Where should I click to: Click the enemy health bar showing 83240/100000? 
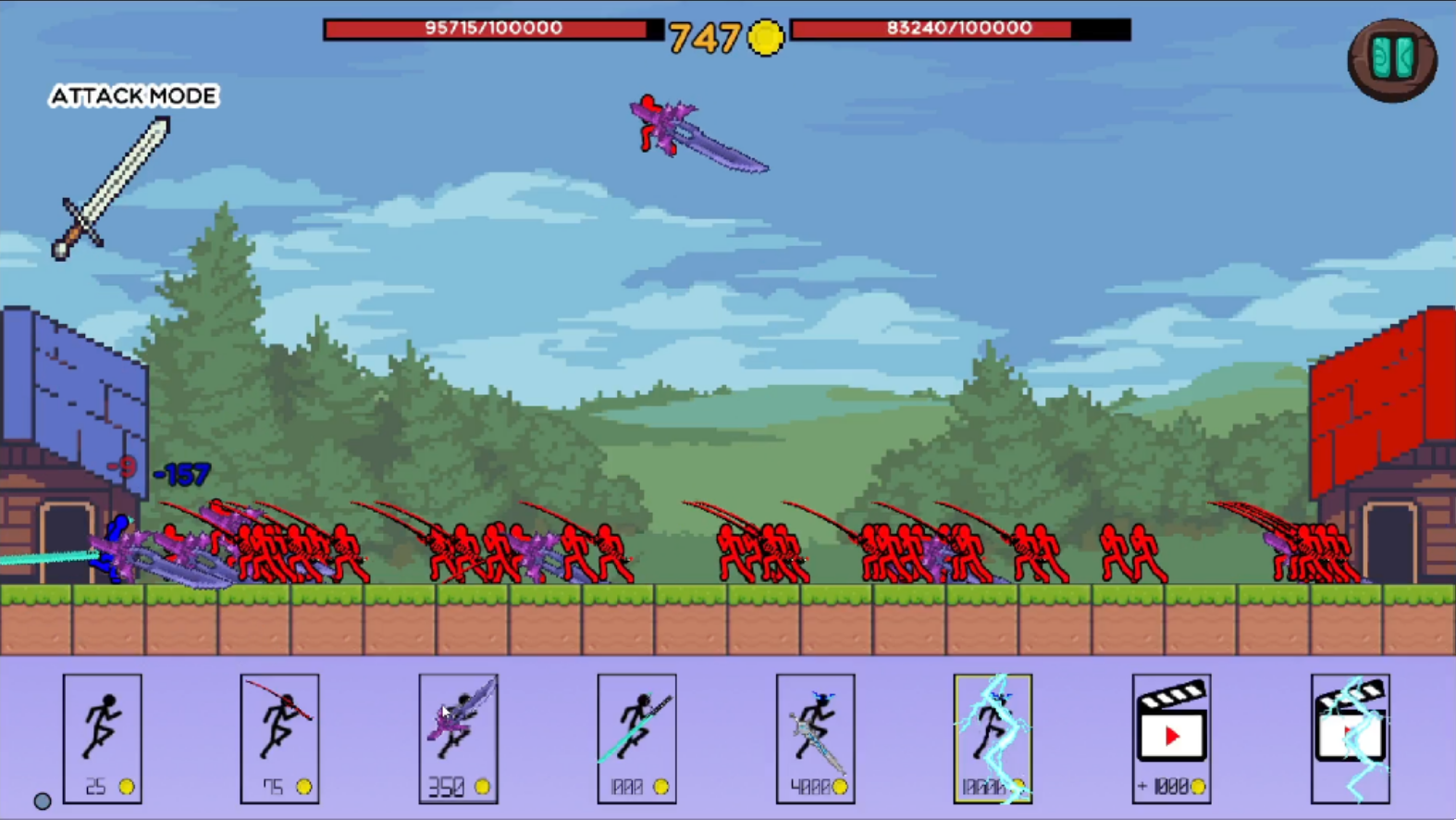coord(959,28)
